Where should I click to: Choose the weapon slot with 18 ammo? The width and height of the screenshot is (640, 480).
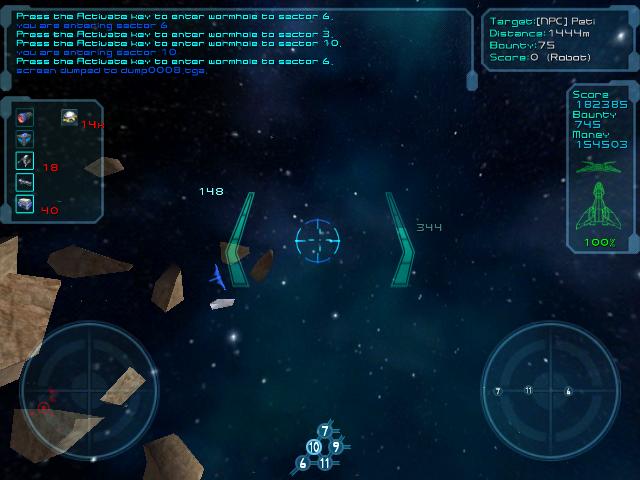25,161
